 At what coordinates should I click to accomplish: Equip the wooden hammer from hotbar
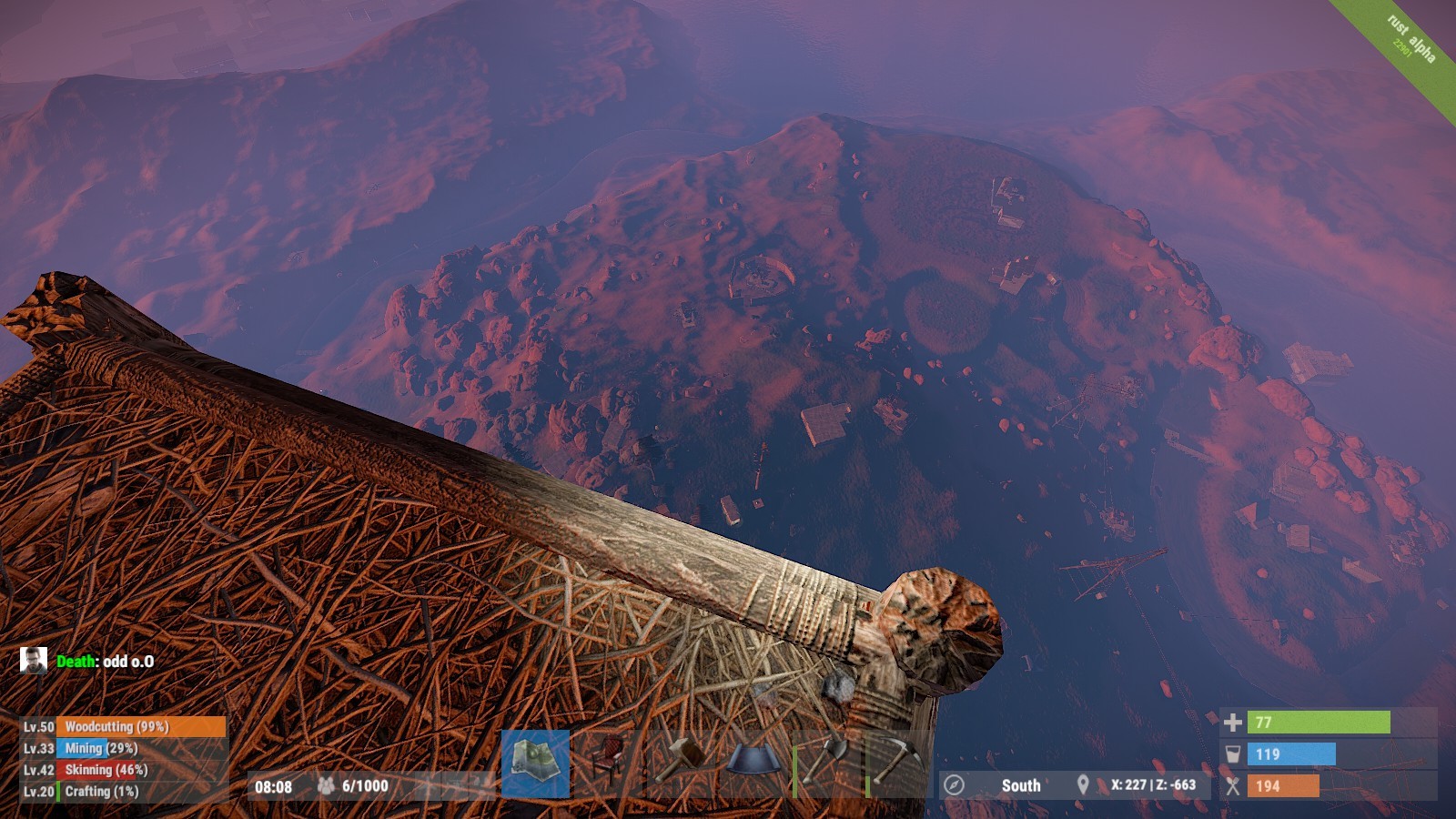(x=681, y=761)
